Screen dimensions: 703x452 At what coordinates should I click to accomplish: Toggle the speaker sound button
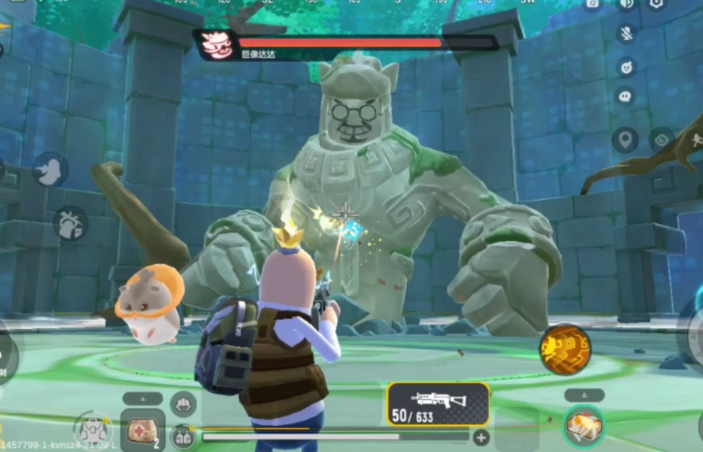coord(626,5)
